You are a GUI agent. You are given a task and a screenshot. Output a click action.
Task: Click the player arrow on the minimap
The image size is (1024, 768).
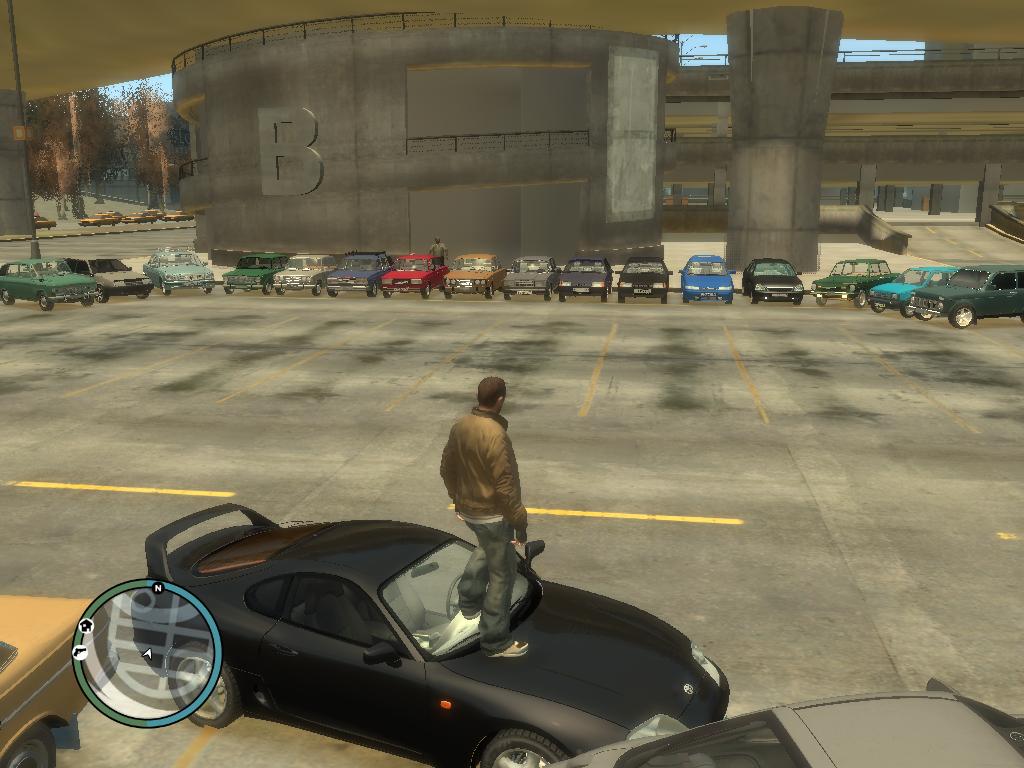pos(148,654)
